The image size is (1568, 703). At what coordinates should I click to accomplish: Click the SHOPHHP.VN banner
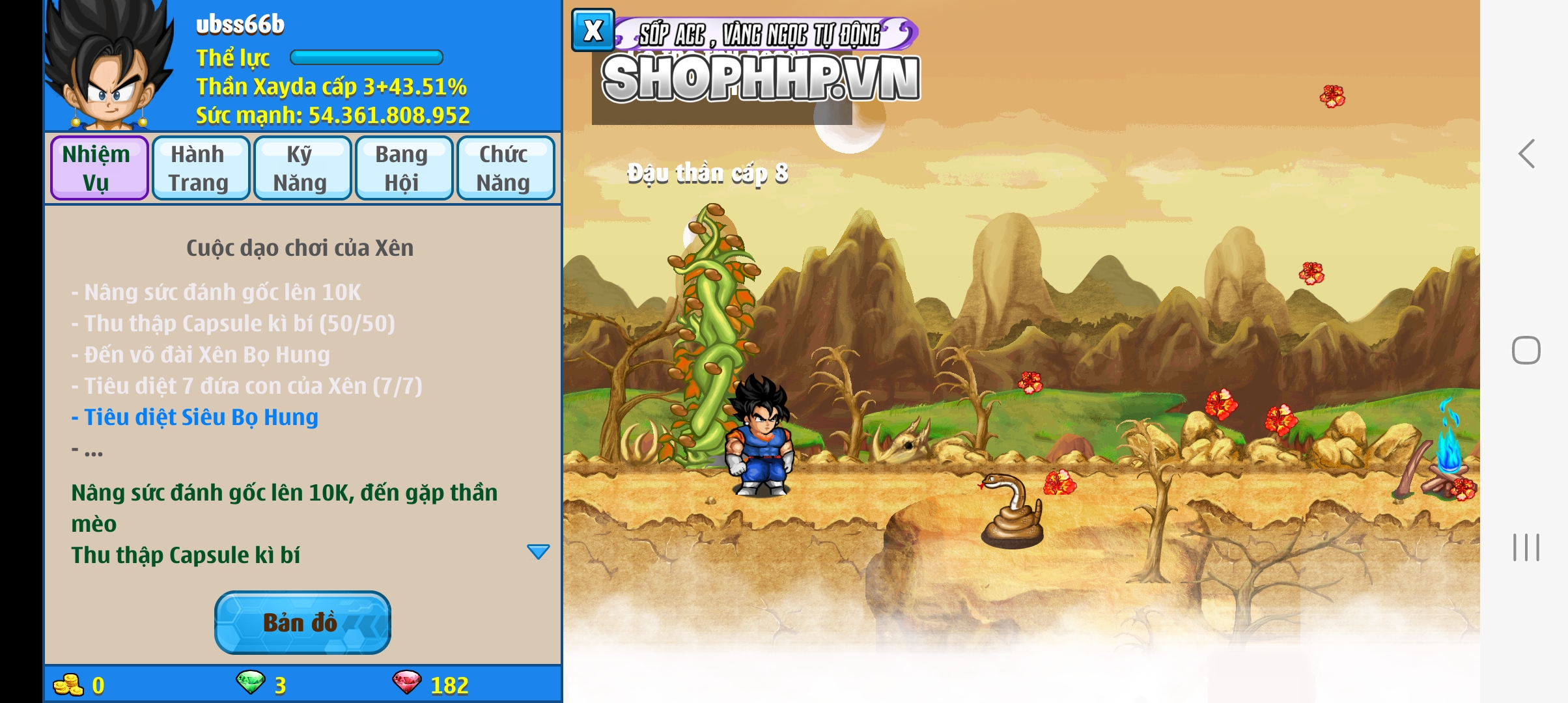(761, 78)
